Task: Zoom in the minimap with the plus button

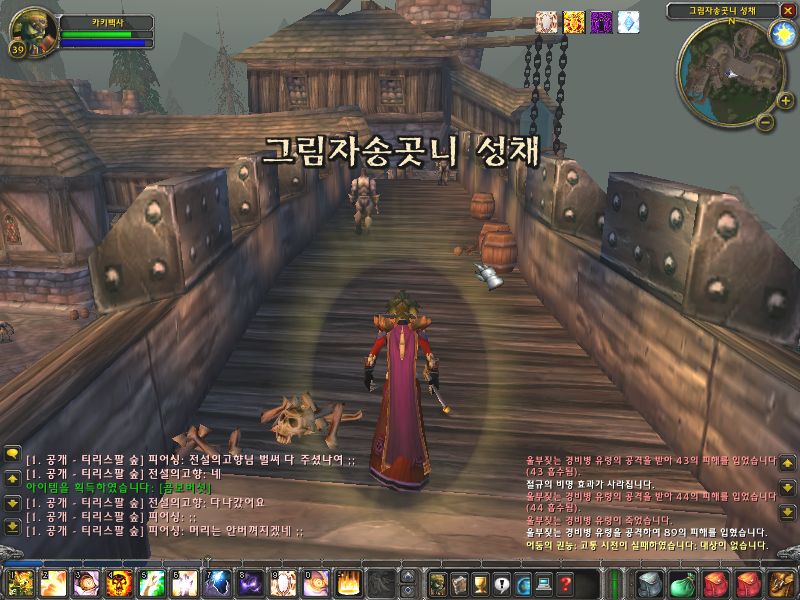Action: pyautogui.click(x=785, y=100)
